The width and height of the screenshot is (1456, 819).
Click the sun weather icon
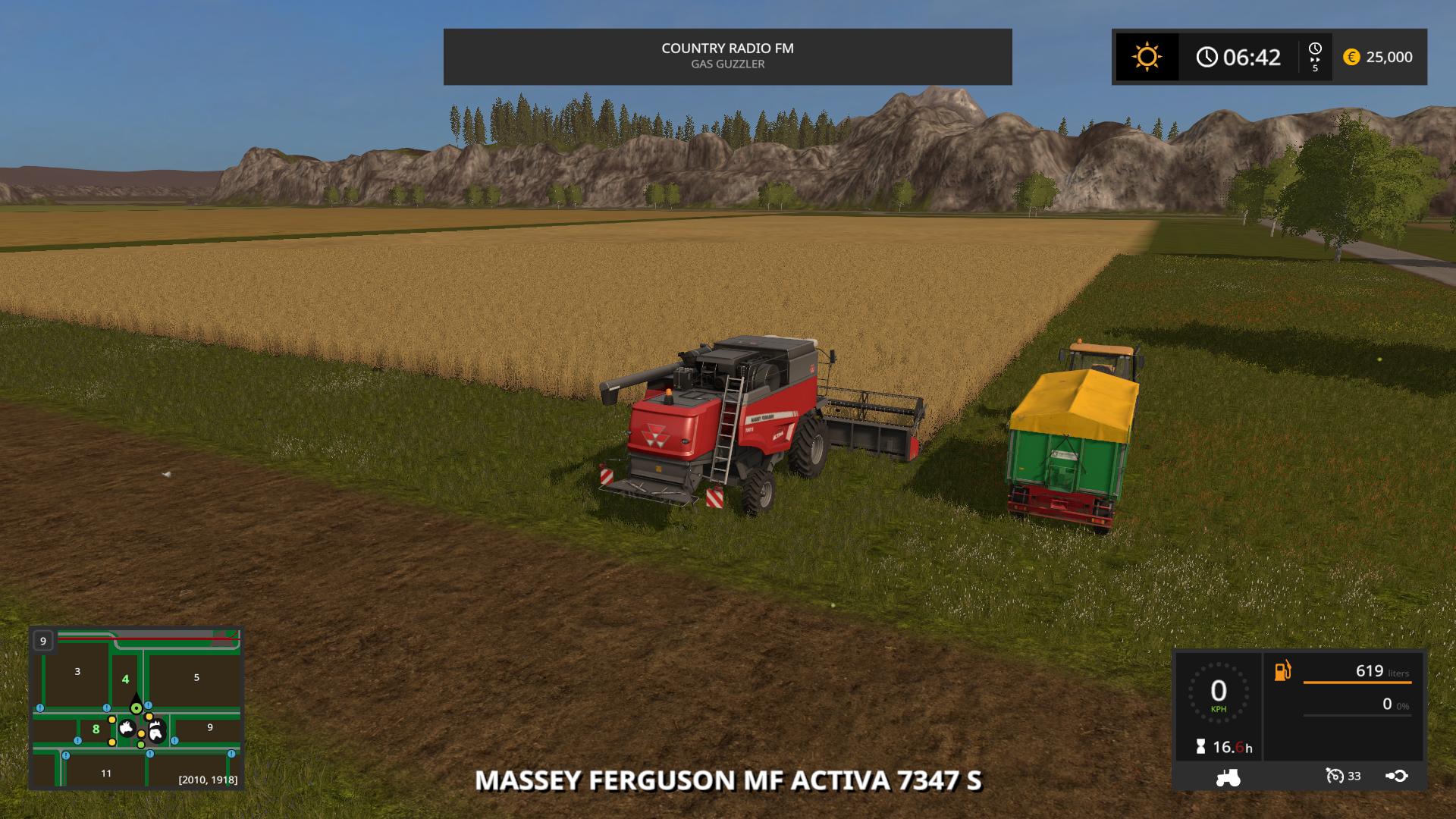(x=1147, y=57)
